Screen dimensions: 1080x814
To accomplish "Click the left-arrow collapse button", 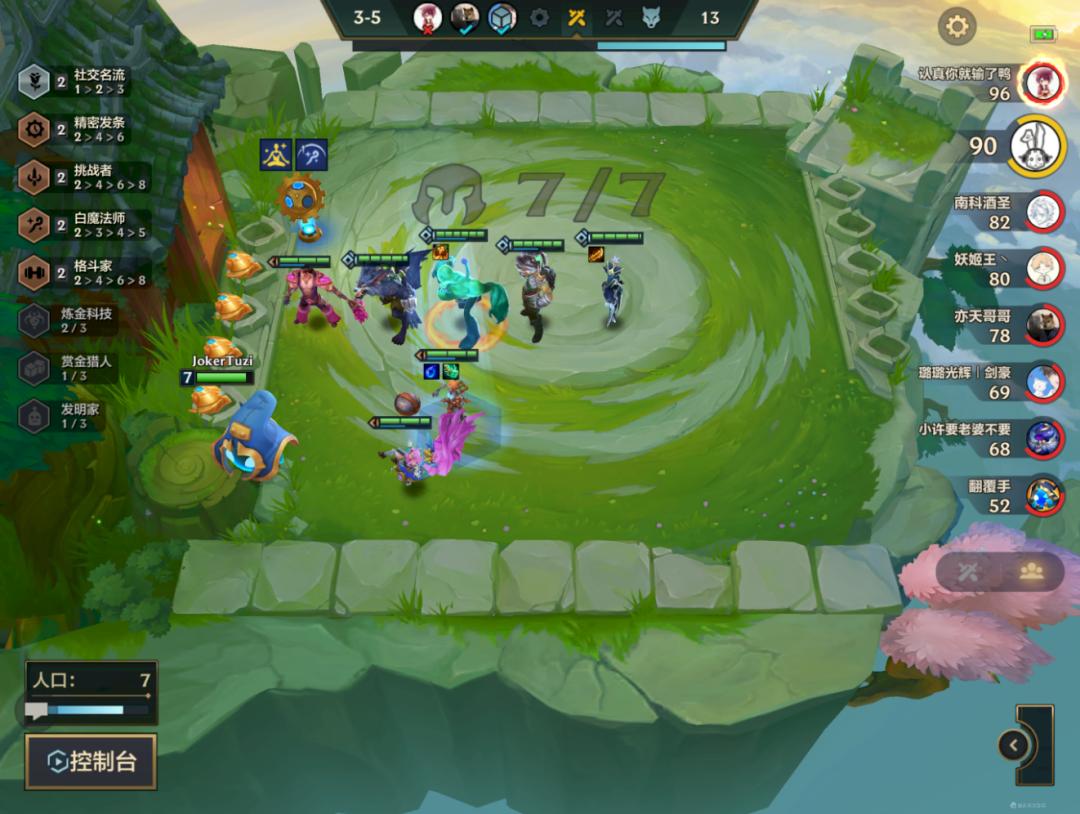I will tap(1013, 745).
